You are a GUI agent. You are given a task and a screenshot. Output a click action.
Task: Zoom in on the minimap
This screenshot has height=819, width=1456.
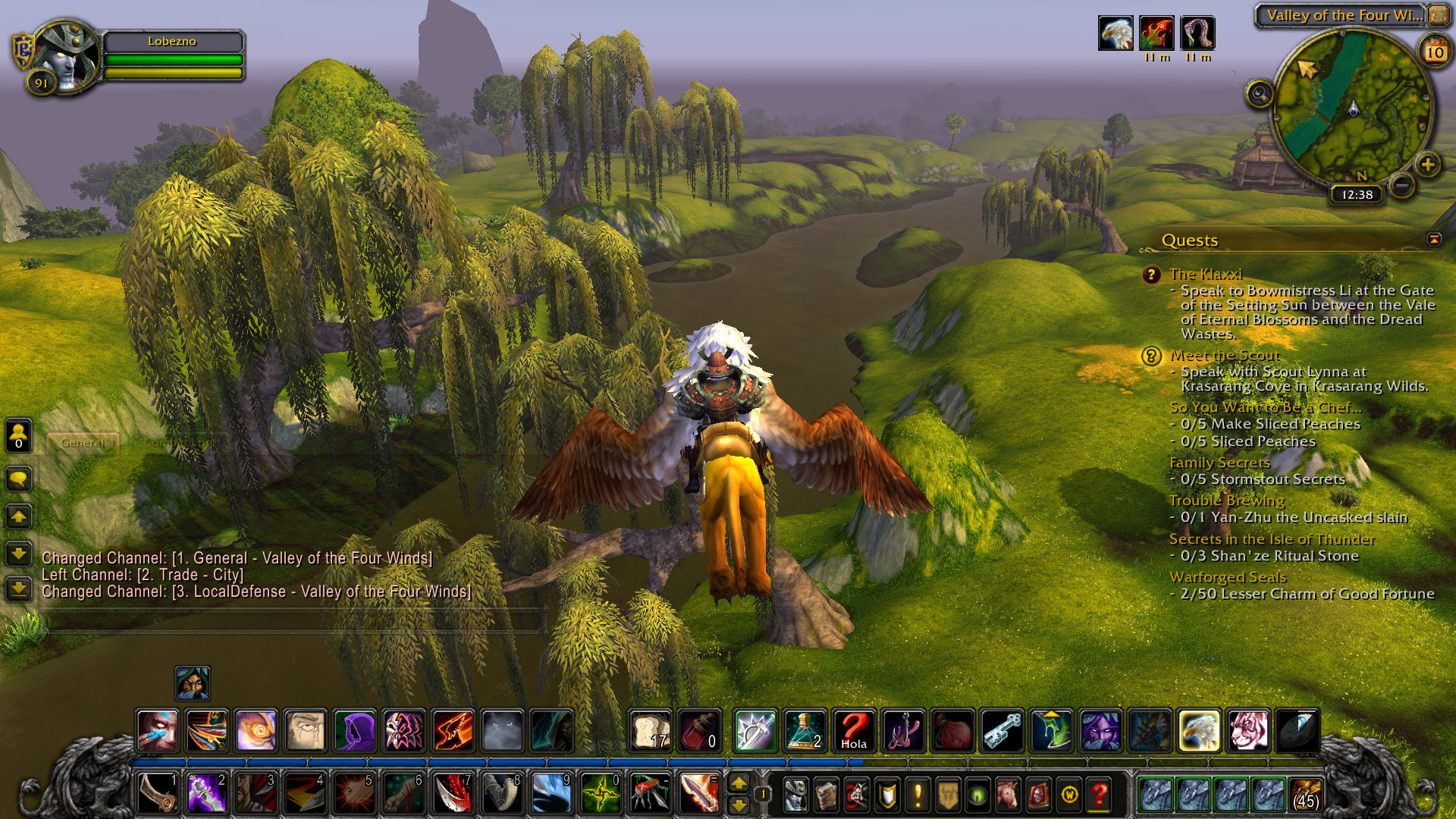[1428, 164]
